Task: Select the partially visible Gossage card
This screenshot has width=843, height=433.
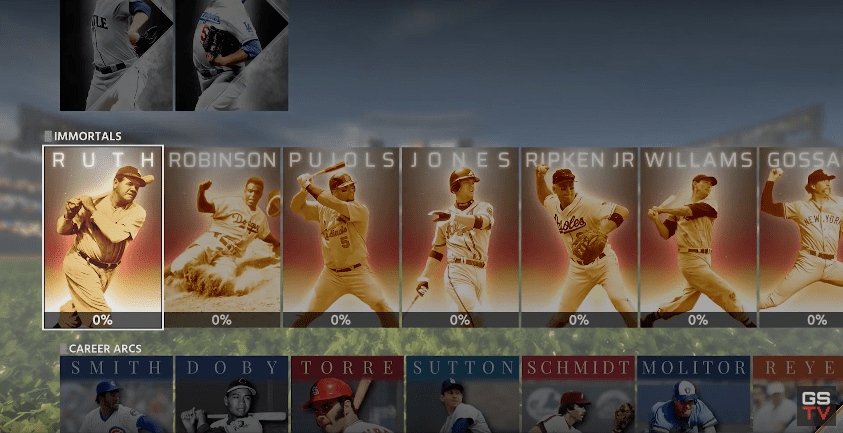Action: pos(801,237)
